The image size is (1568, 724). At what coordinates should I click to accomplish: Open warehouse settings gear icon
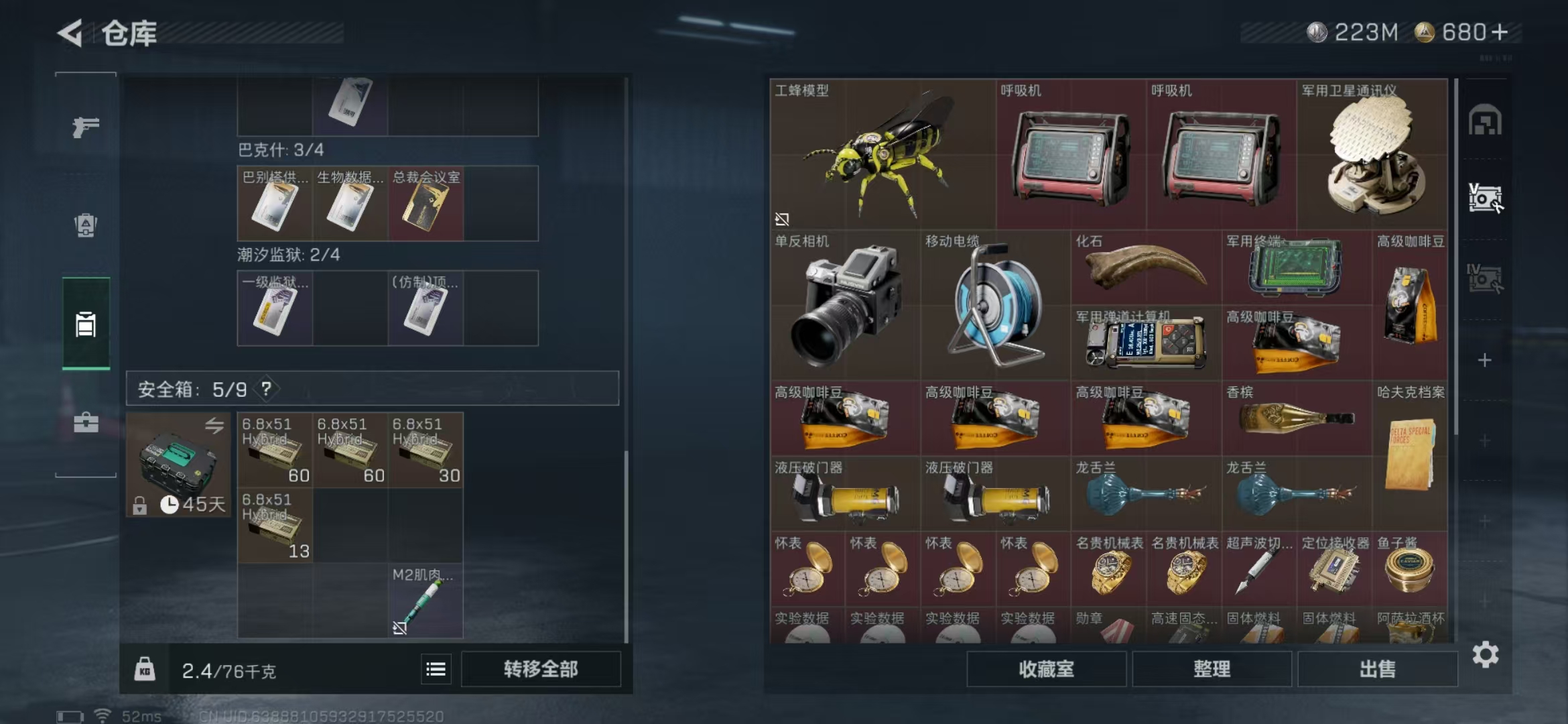(x=1485, y=655)
